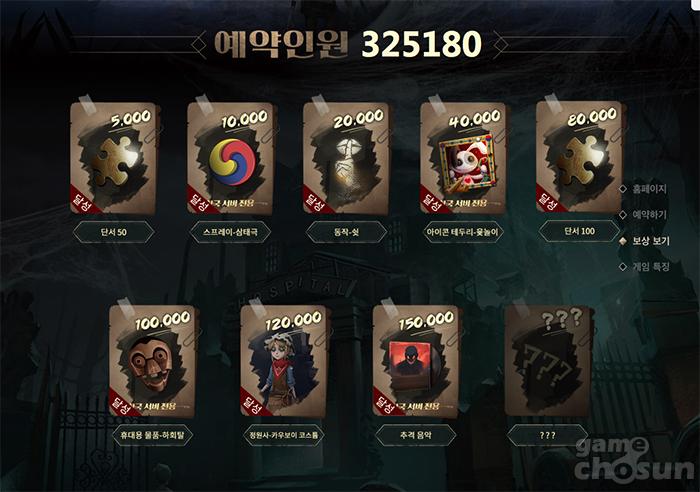Open the 예약하기 section
This screenshot has width=700, height=492.
click(650, 214)
